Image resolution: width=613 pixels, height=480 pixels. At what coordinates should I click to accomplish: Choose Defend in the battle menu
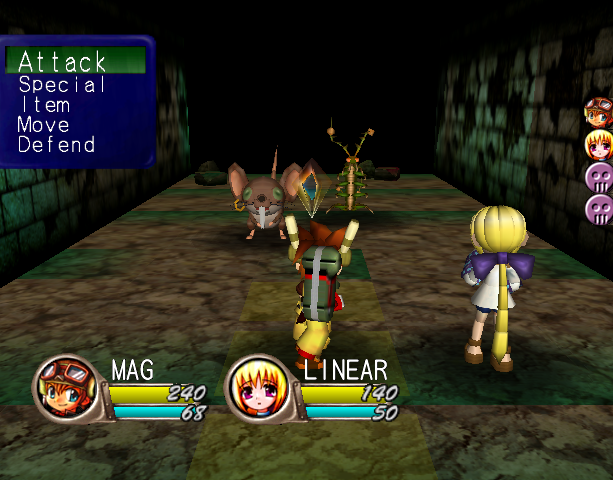(x=57, y=145)
